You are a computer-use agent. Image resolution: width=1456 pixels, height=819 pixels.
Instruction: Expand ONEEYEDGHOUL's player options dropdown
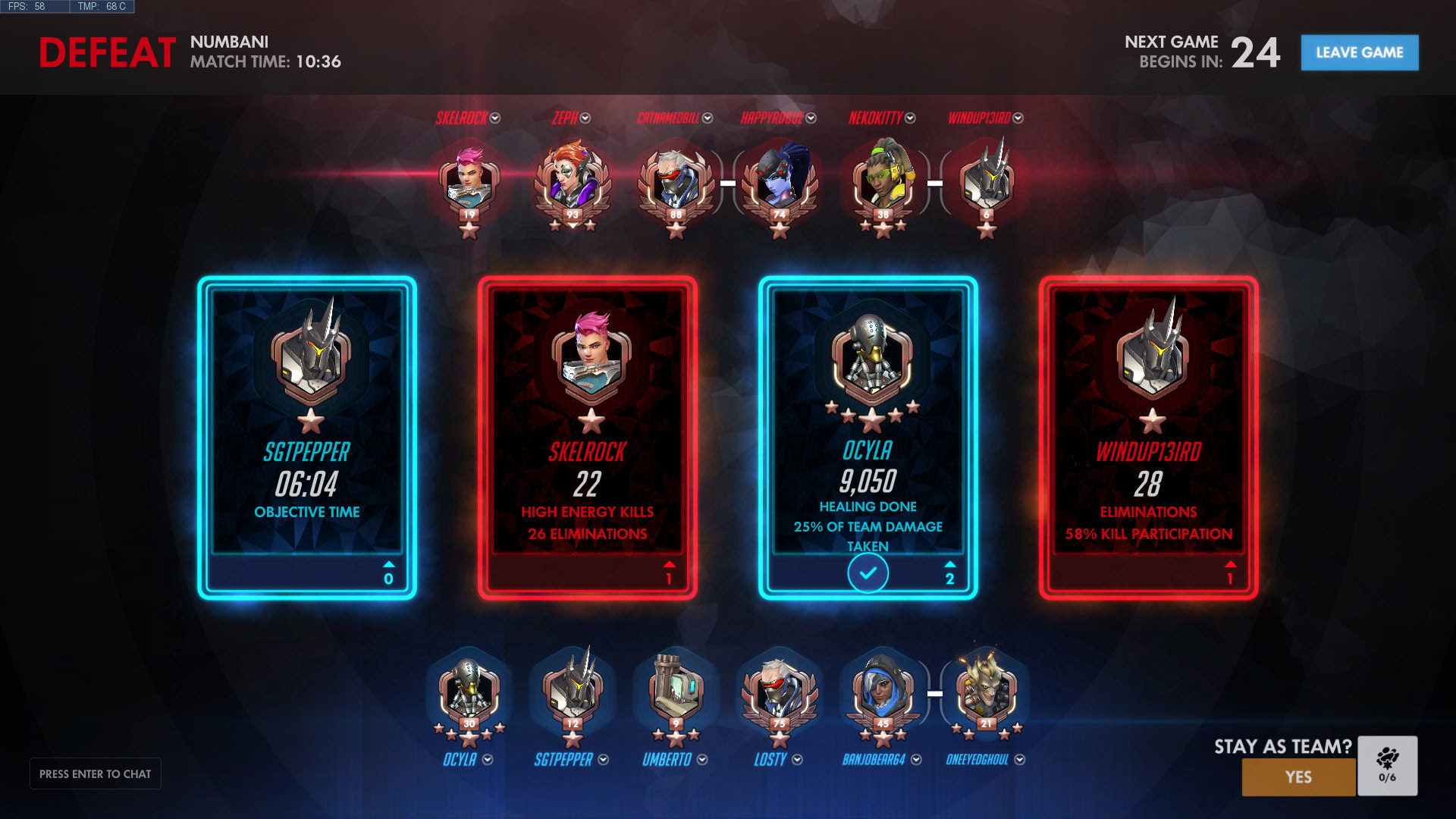pos(1020,760)
